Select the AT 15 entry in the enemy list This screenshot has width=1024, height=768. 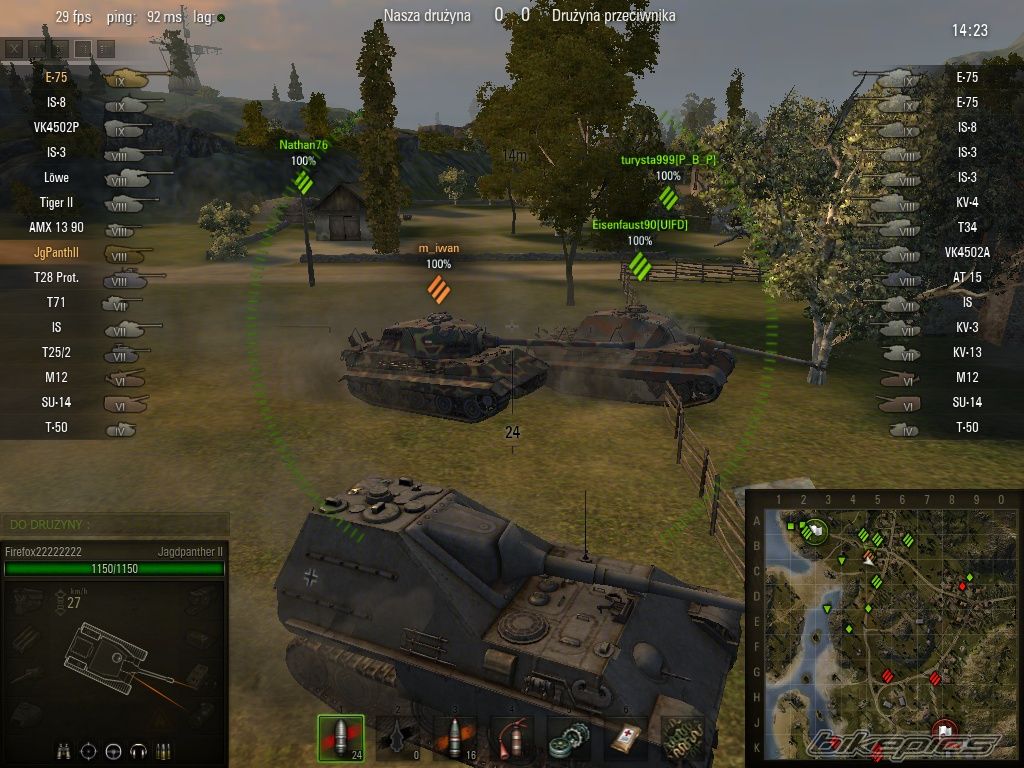tap(966, 277)
